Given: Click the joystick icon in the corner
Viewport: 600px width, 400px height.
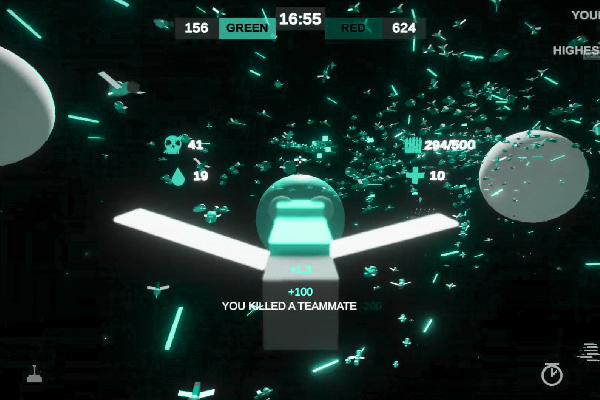Looking at the screenshot, I should [x=34, y=375].
